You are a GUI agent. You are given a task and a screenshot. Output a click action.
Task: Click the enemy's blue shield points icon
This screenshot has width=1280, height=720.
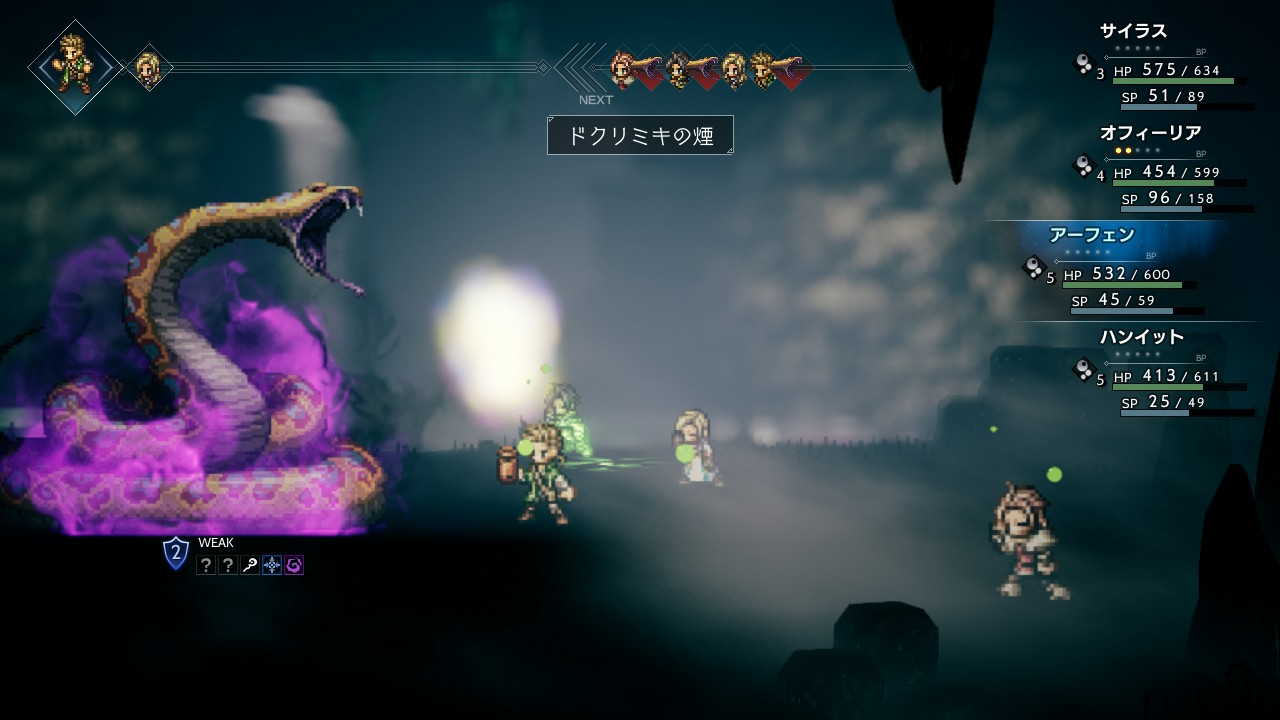[x=176, y=553]
